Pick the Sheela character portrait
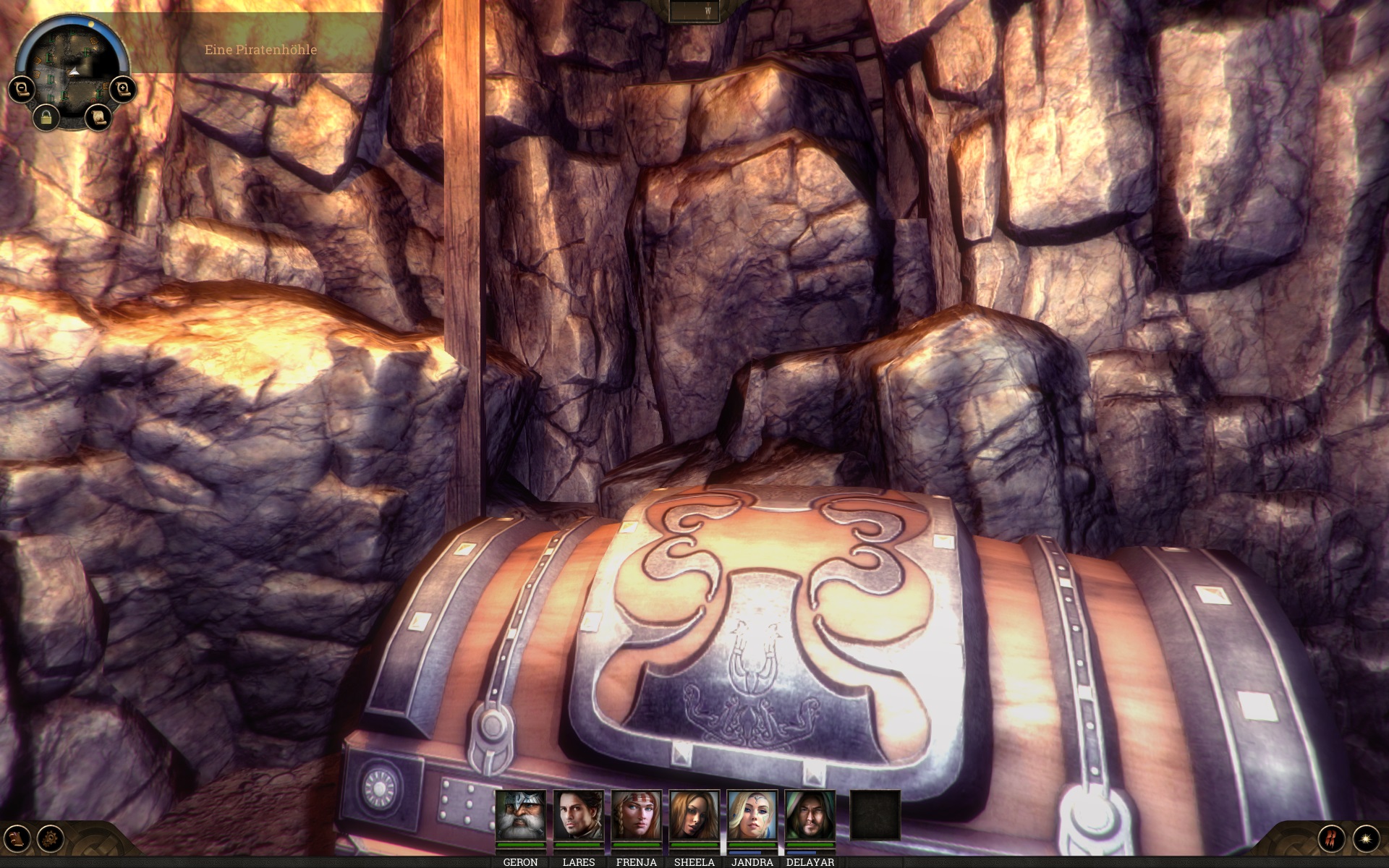 coord(694,816)
